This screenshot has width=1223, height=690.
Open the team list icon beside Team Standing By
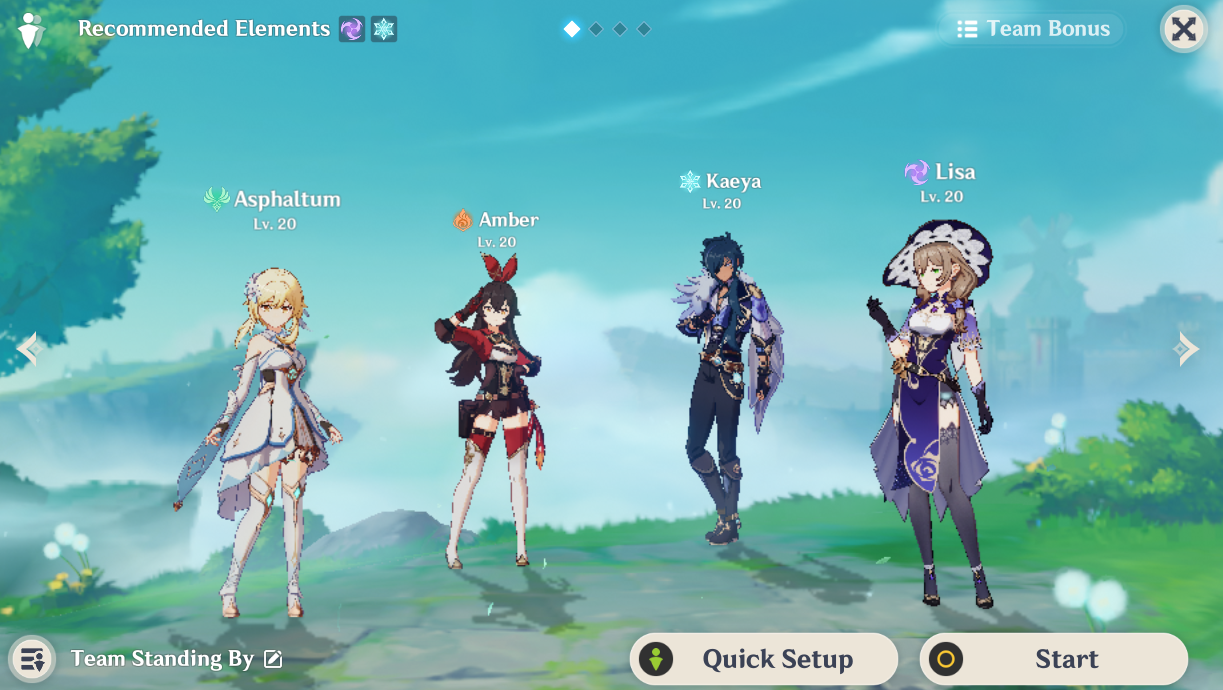pos(32,659)
